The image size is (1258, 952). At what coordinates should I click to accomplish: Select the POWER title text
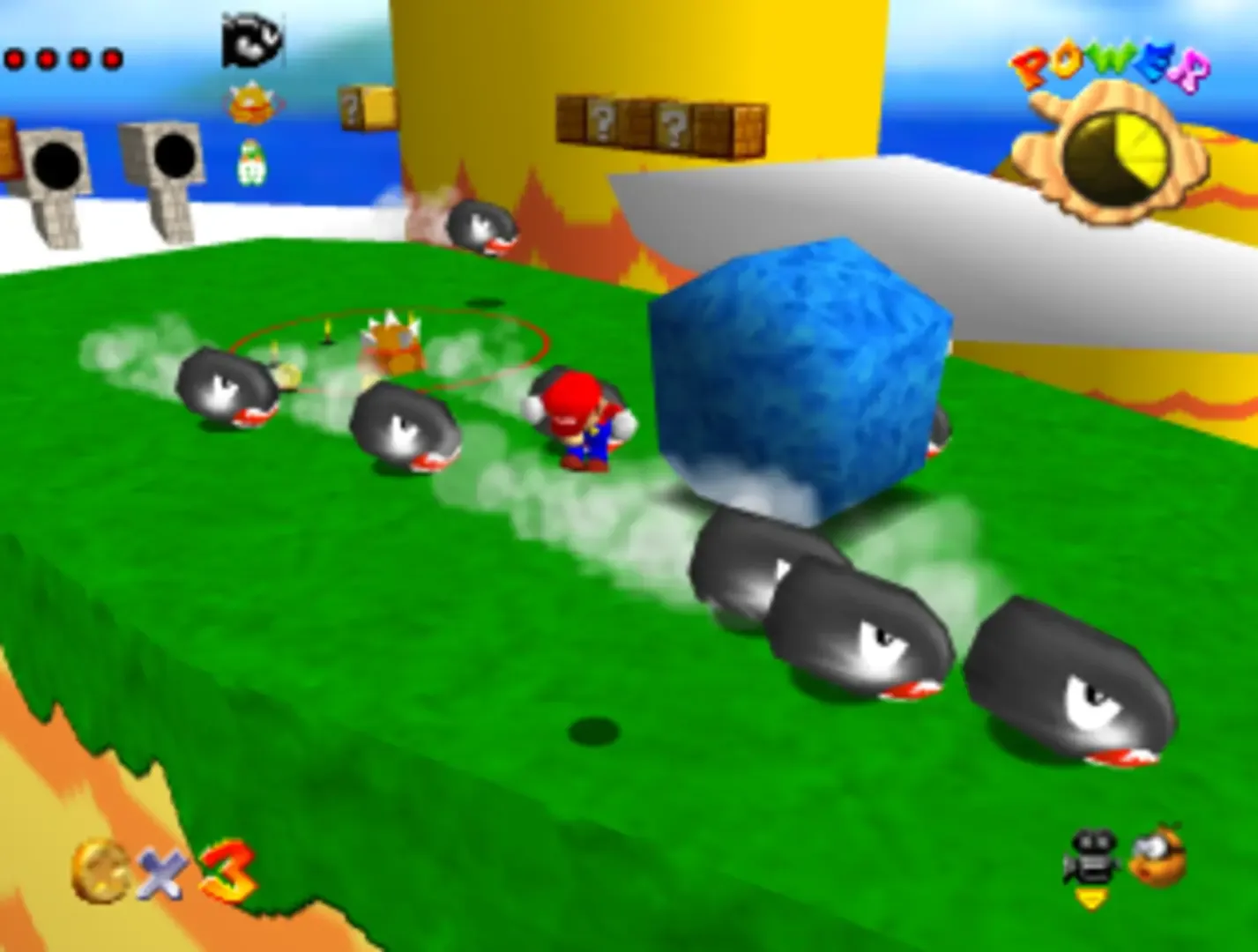click(1111, 62)
